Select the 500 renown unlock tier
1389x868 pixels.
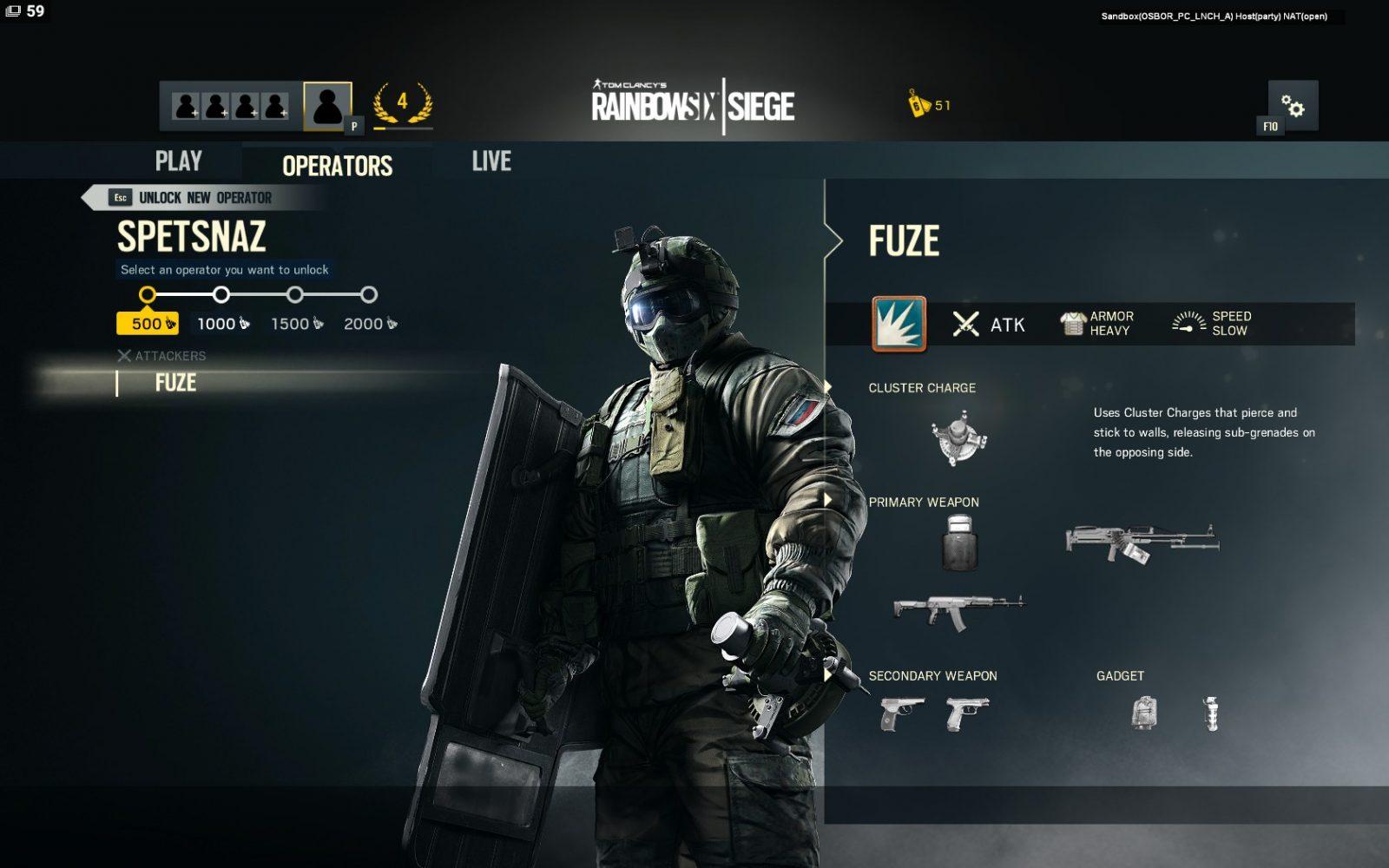pos(148,323)
